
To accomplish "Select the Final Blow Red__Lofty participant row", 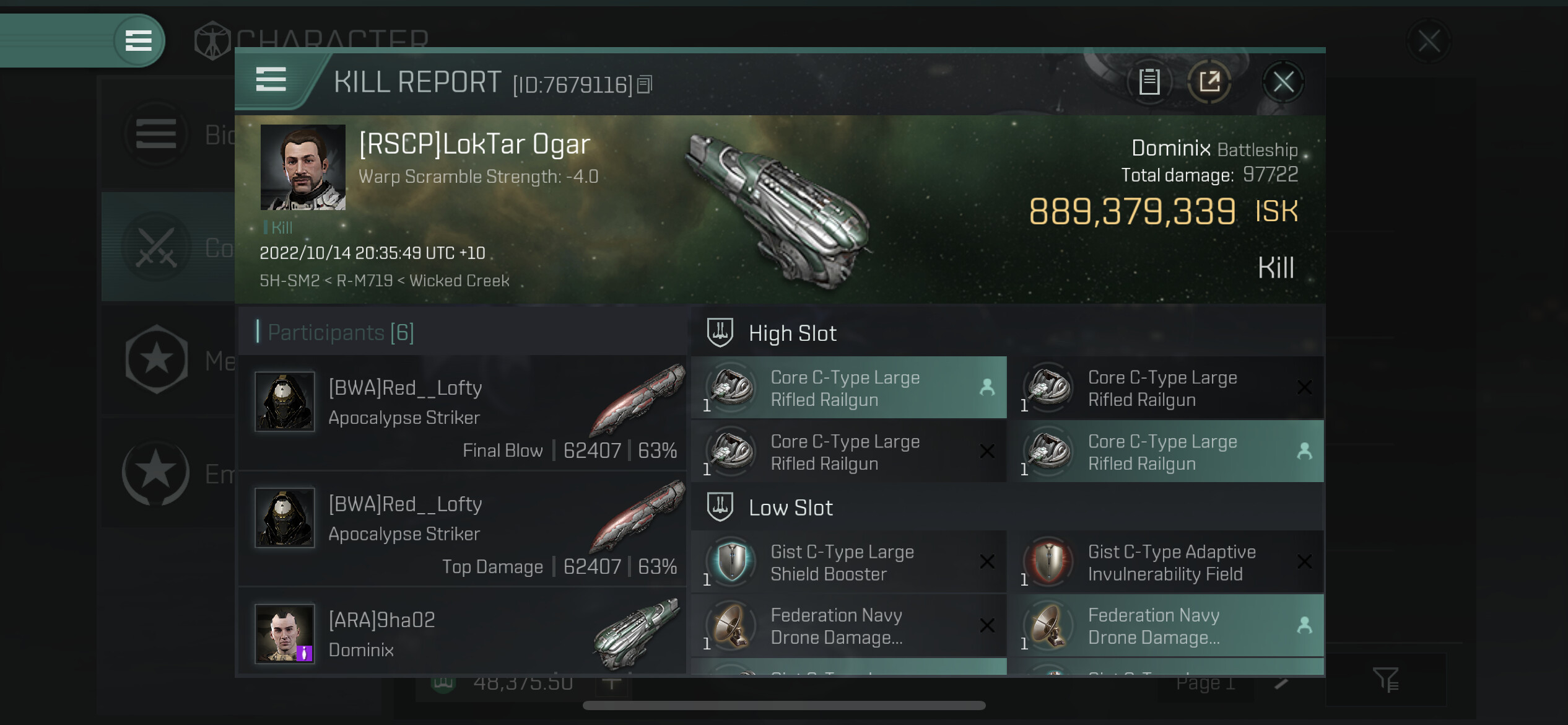I will point(462,413).
